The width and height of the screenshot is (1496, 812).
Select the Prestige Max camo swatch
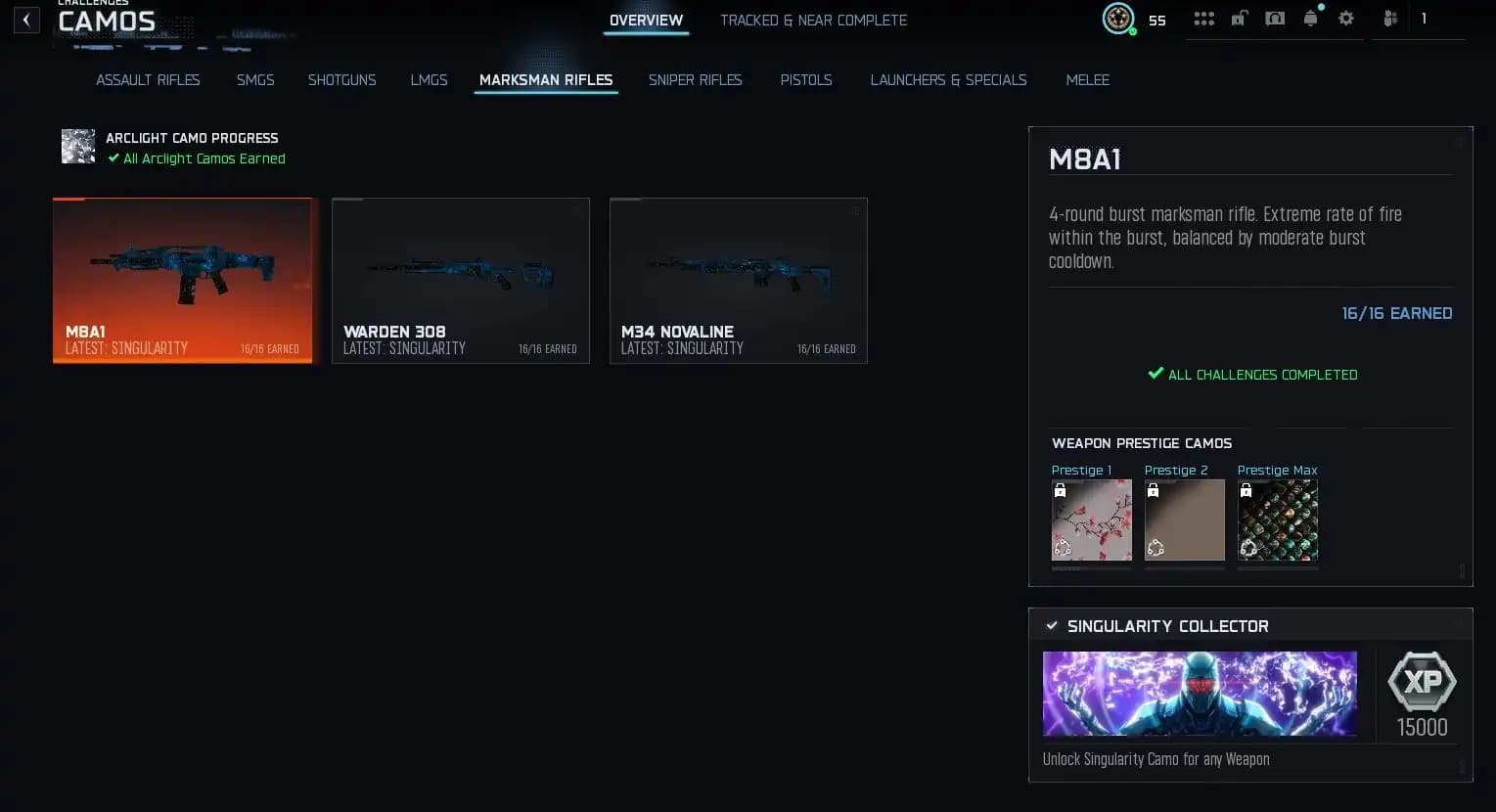1277,519
